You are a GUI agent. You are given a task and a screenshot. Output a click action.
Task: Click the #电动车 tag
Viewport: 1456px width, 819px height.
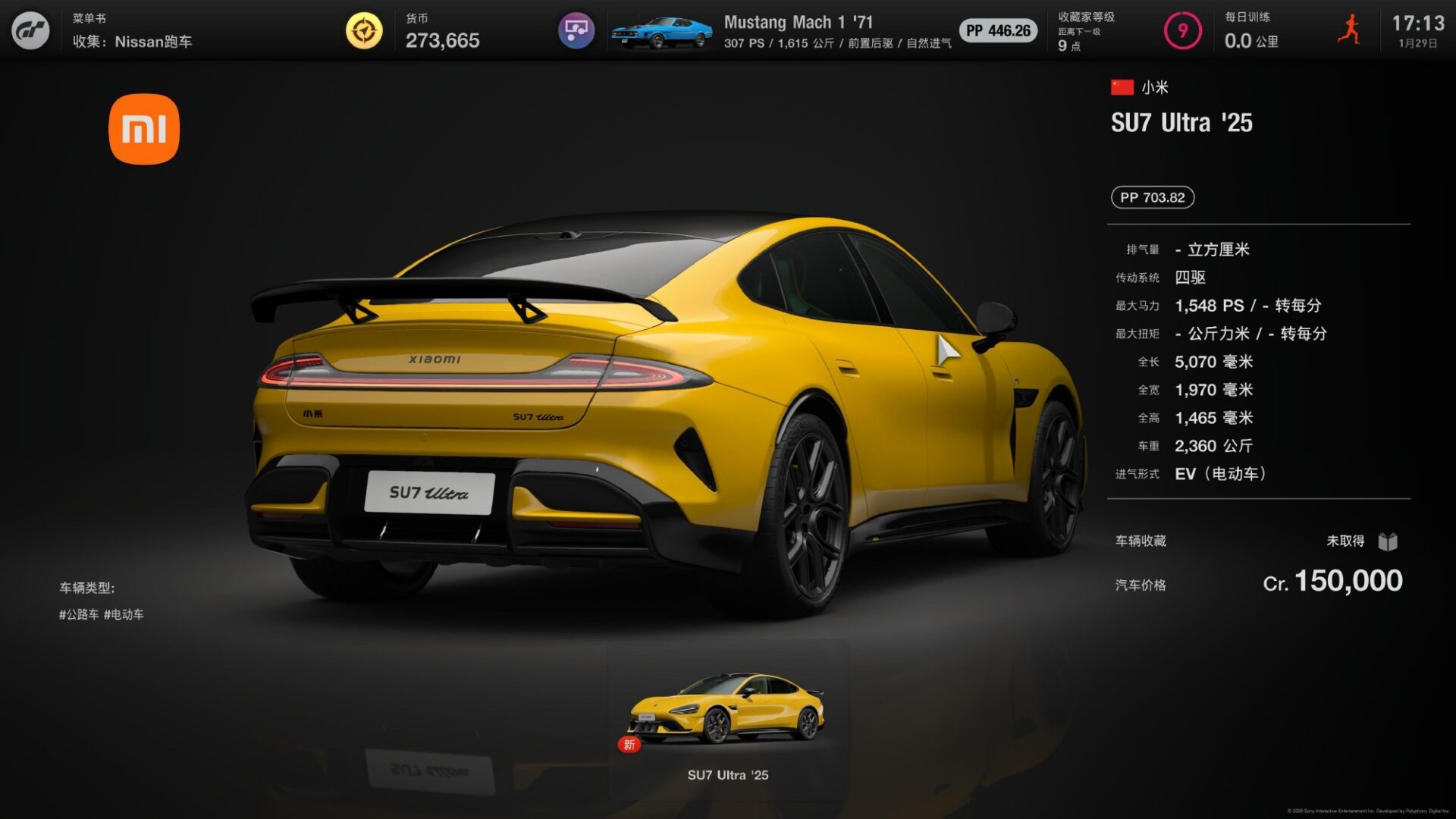(125, 615)
